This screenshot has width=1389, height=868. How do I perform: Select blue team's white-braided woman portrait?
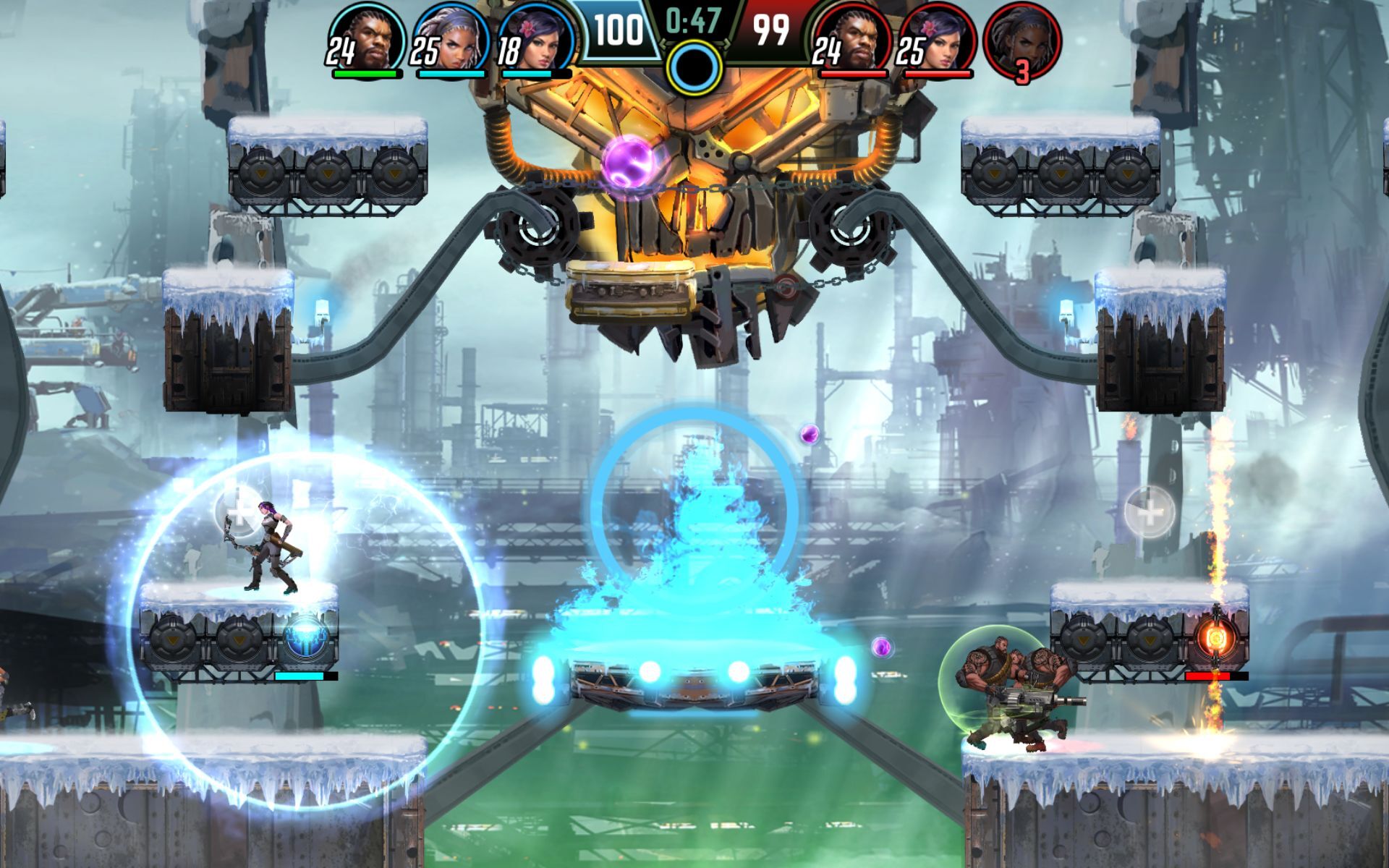point(452,38)
